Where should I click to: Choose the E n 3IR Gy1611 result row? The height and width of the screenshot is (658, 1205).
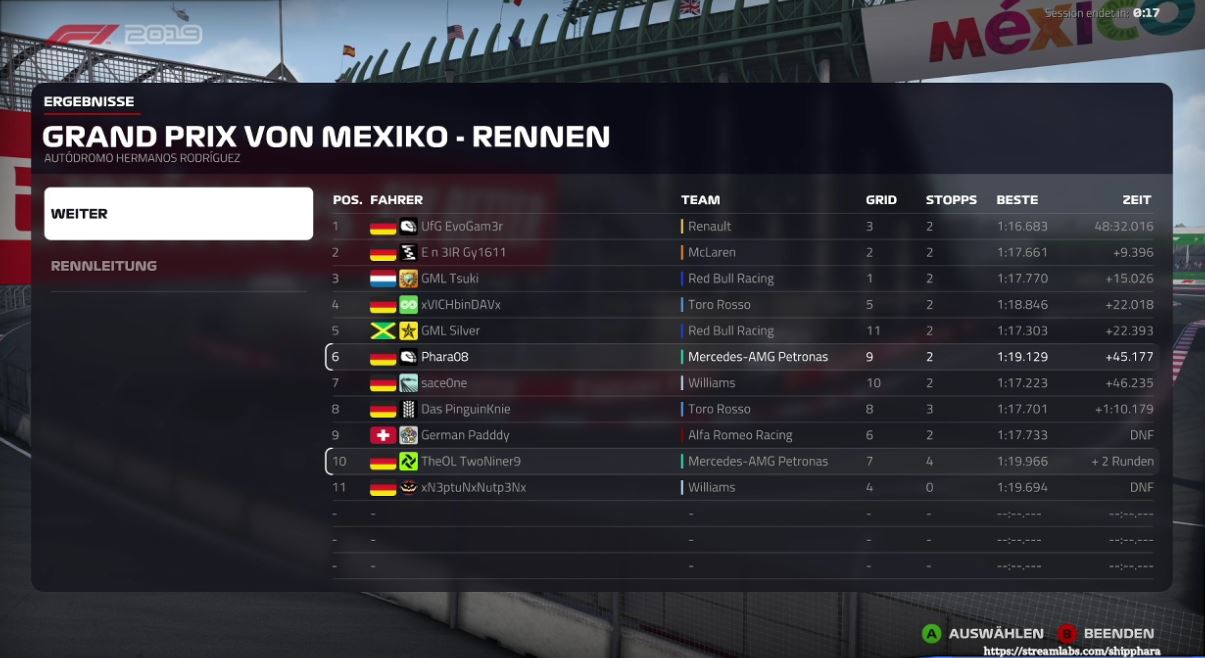point(742,253)
